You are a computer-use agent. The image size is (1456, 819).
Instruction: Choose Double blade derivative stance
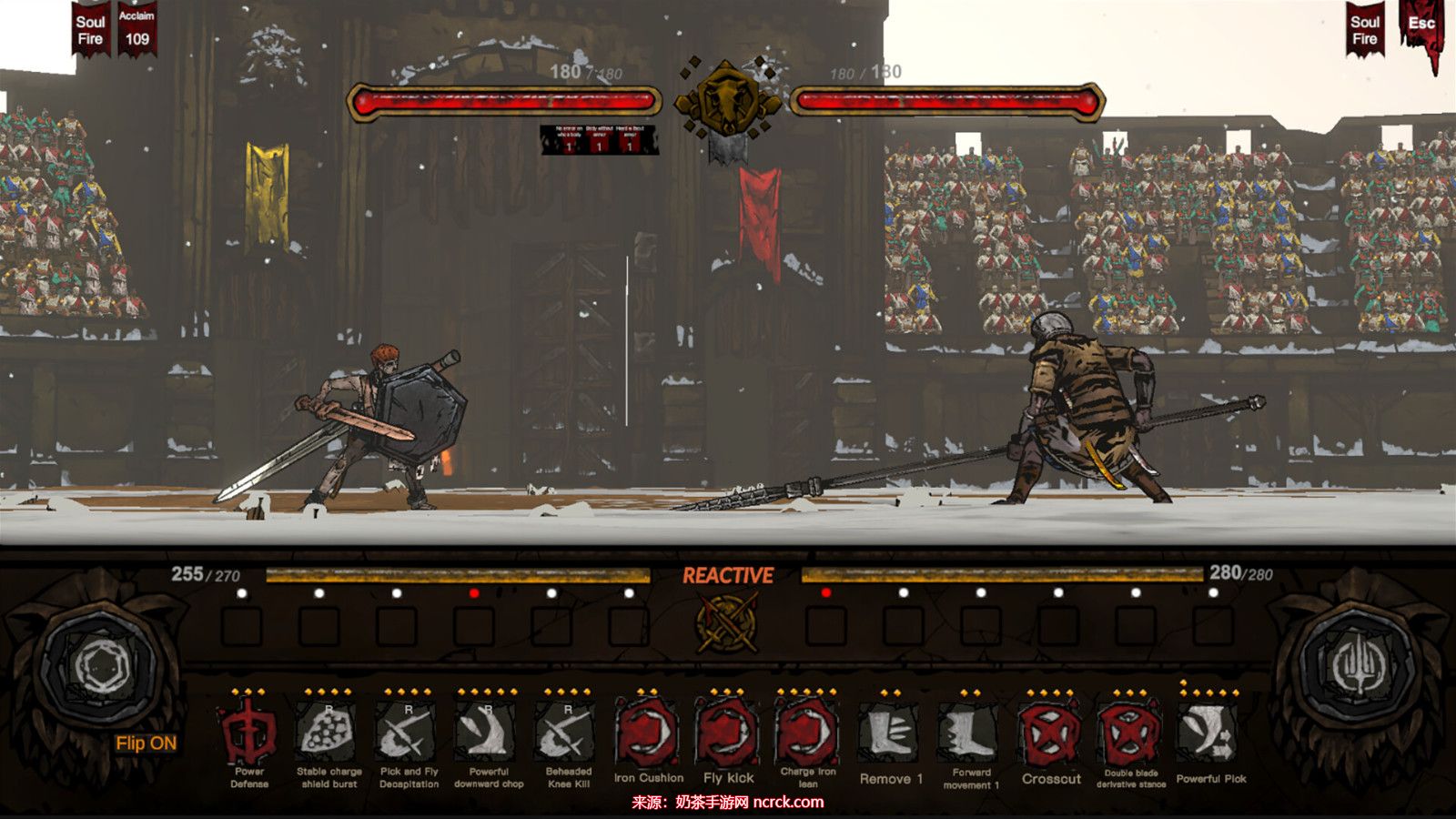[1130, 733]
